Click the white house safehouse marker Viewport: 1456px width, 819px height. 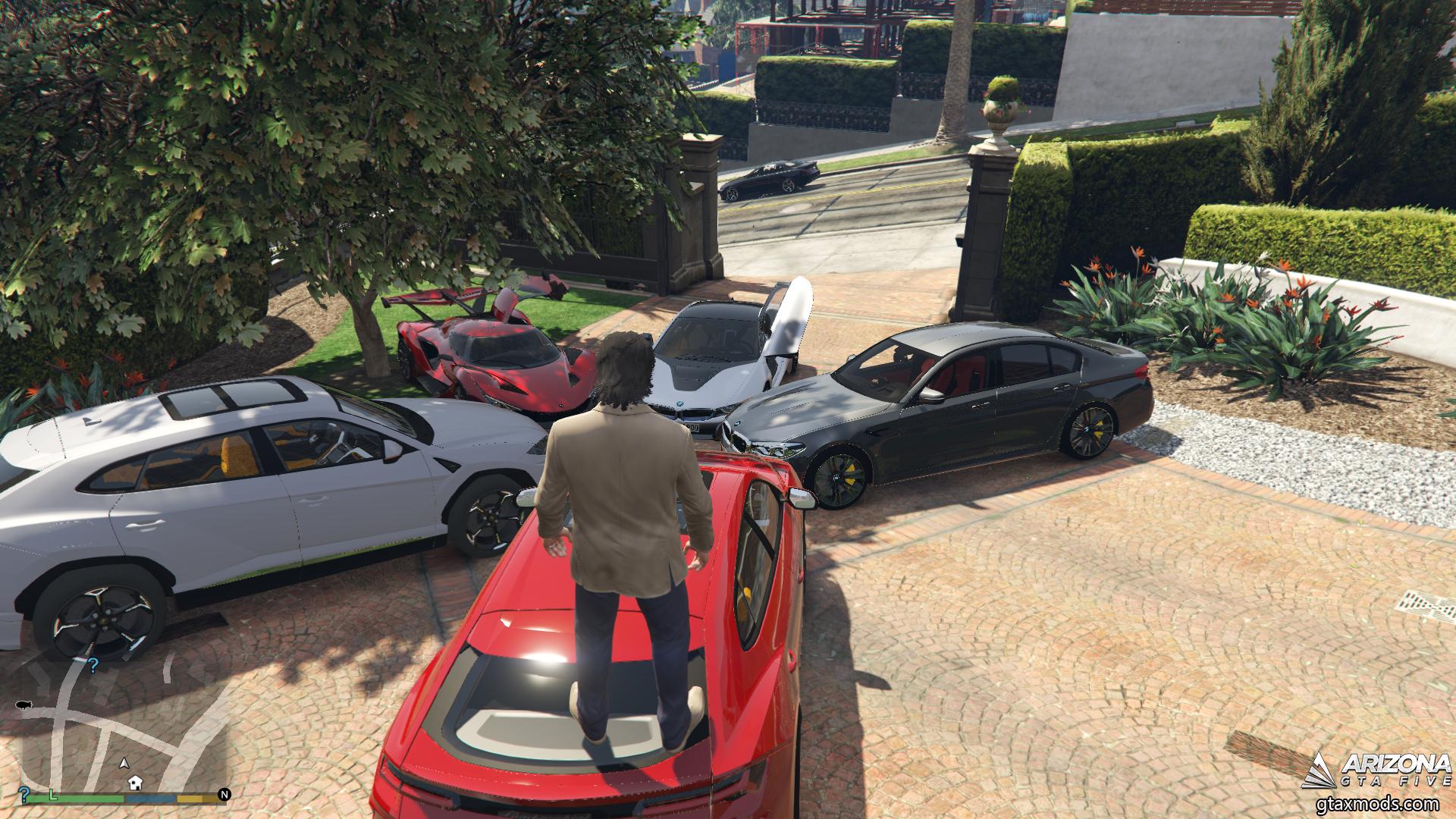pos(135,781)
